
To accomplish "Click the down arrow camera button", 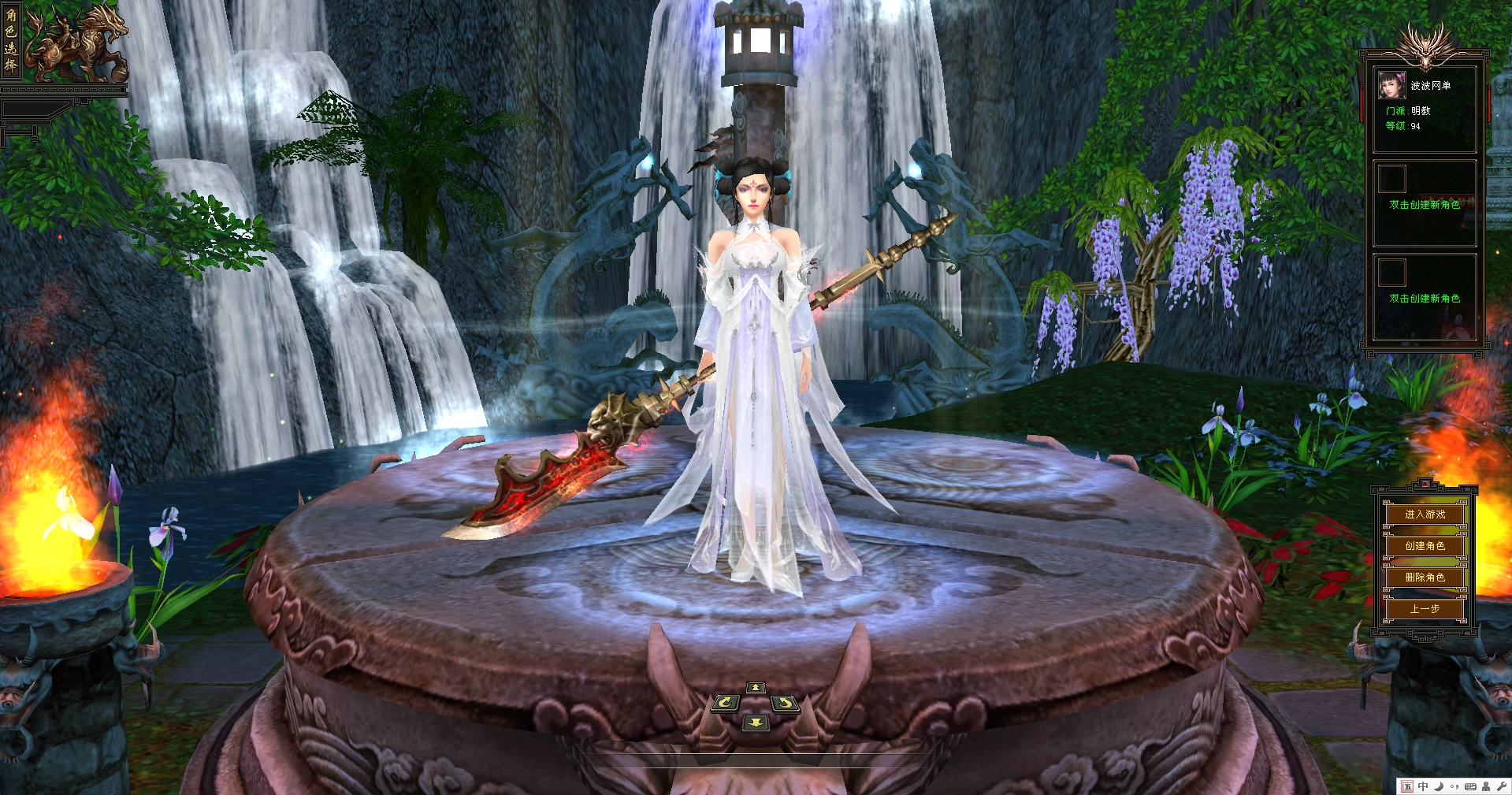I will coord(756,723).
